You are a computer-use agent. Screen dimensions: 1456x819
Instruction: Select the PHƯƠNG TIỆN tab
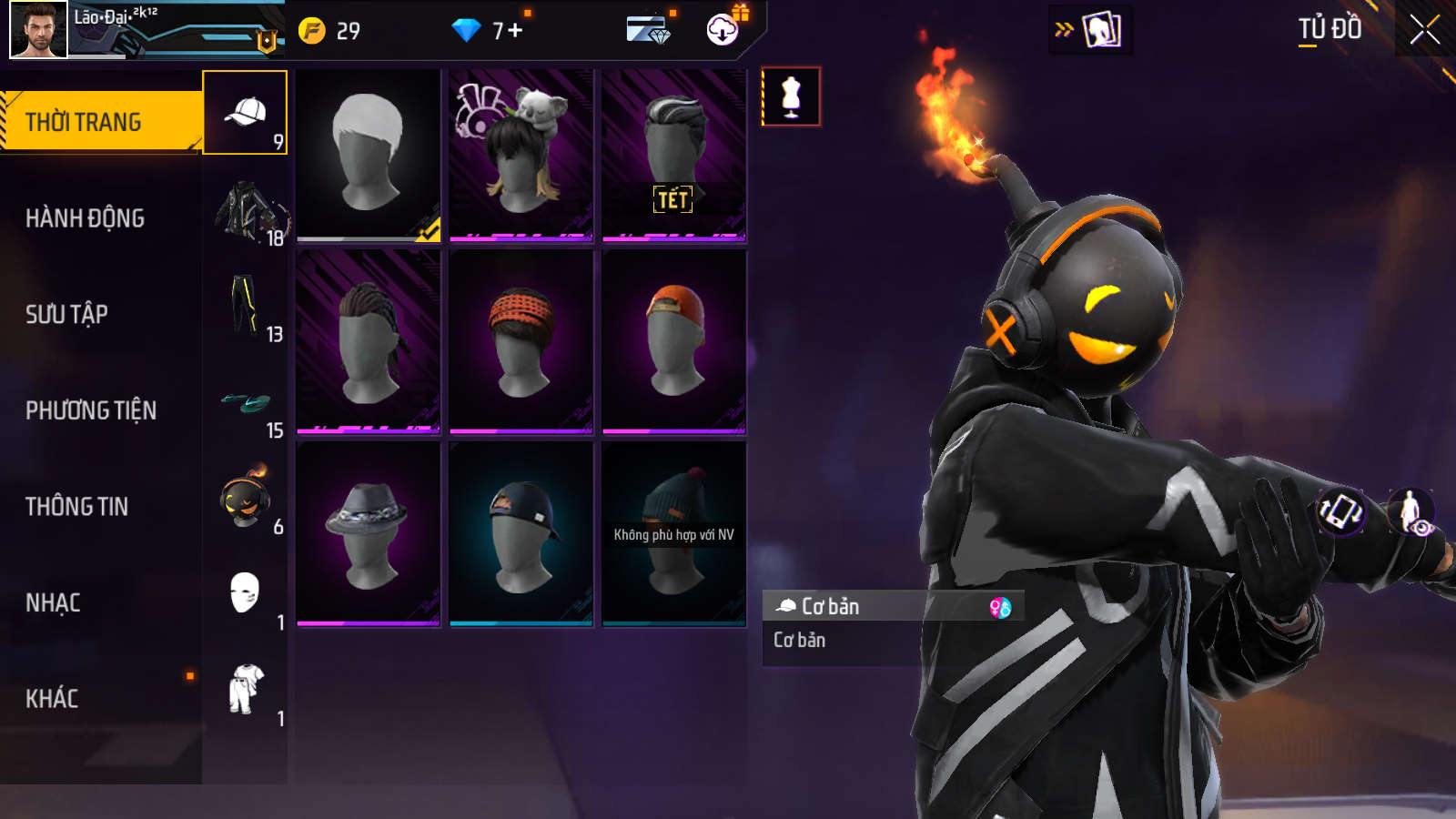point(91,410)
